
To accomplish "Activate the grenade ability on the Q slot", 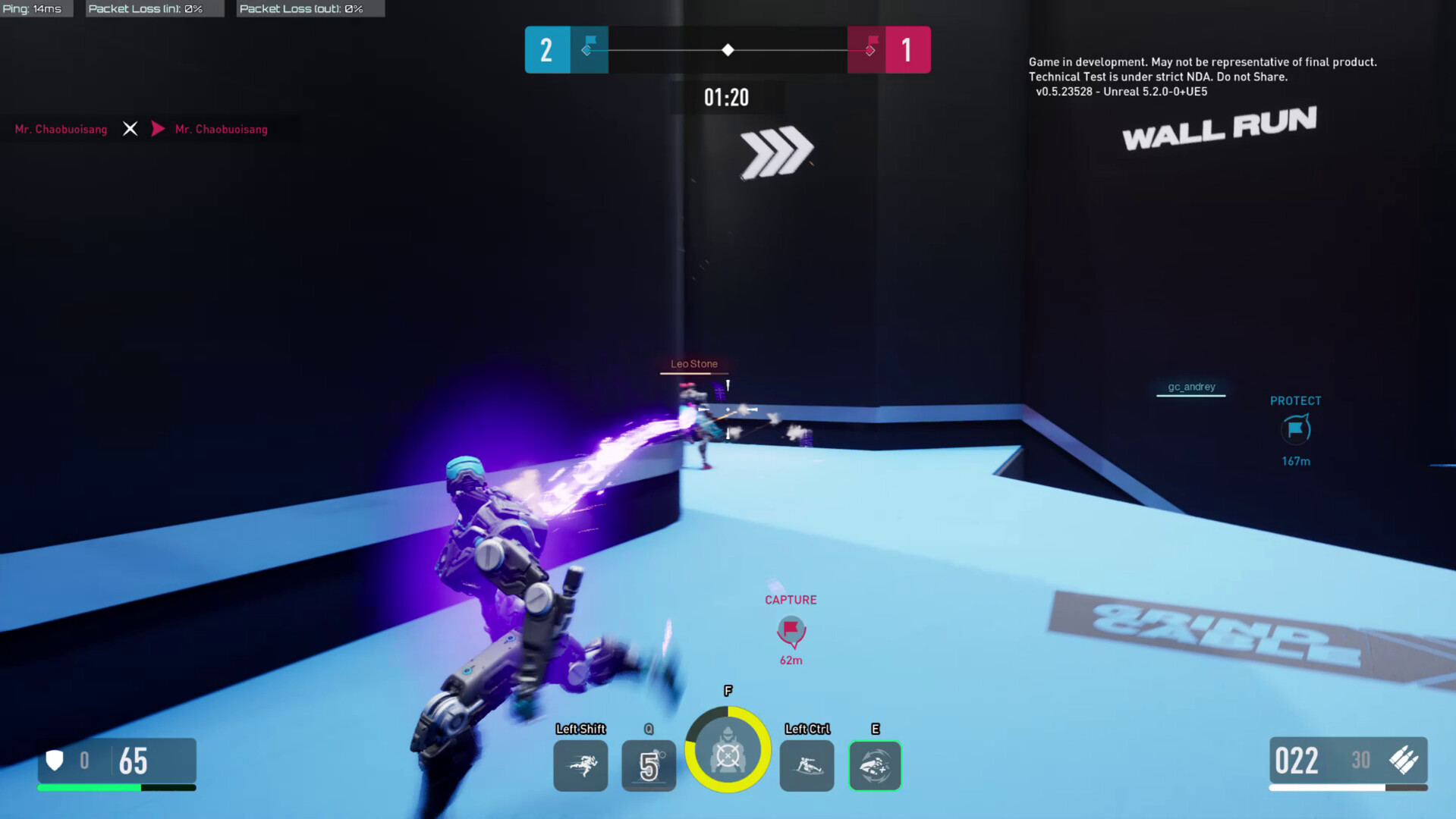I will [x=648, y=766].
